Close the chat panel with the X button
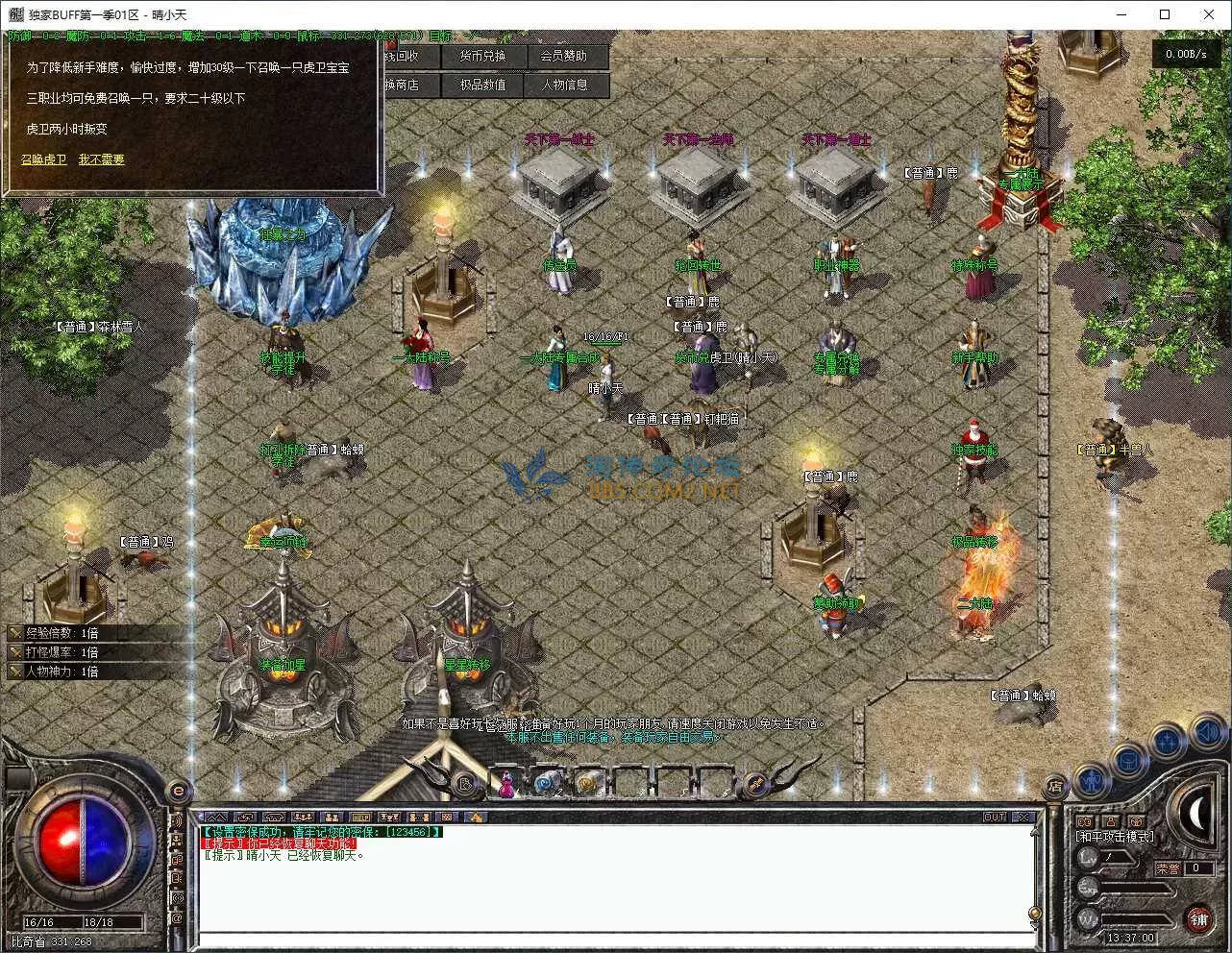 coord(1024,818)
